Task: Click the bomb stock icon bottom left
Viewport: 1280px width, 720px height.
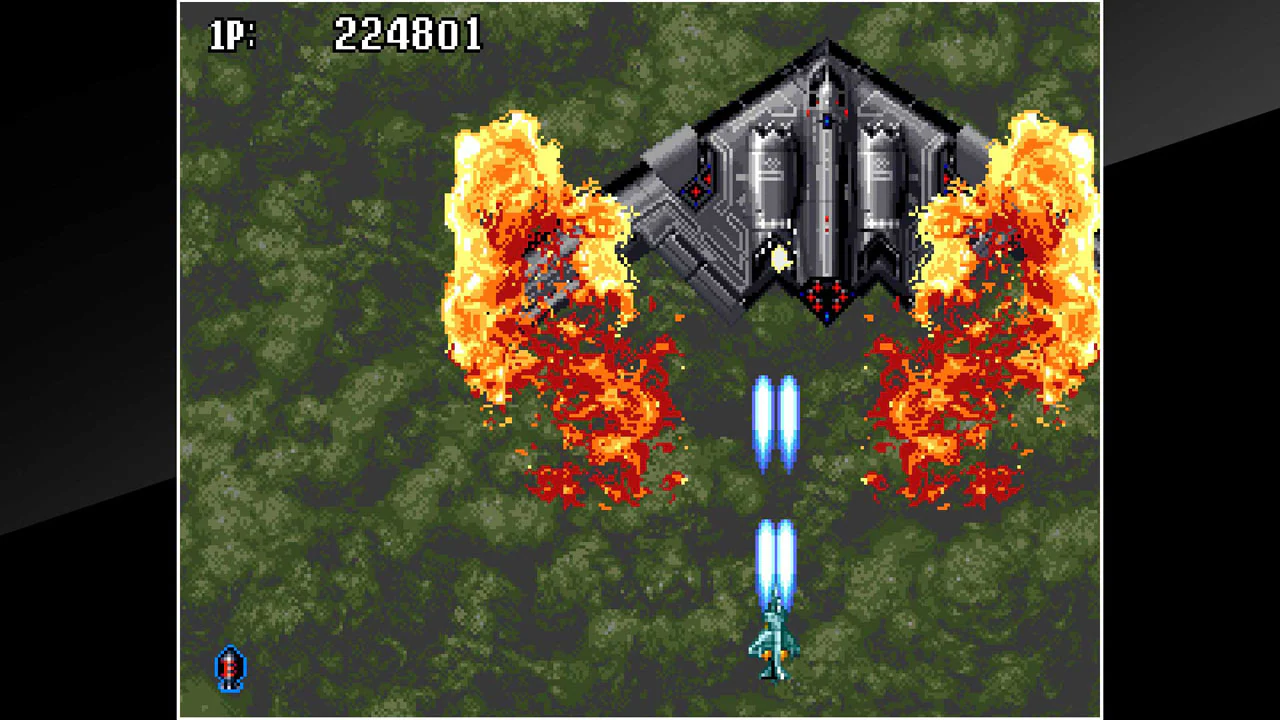Action: (x=228, y=668)
